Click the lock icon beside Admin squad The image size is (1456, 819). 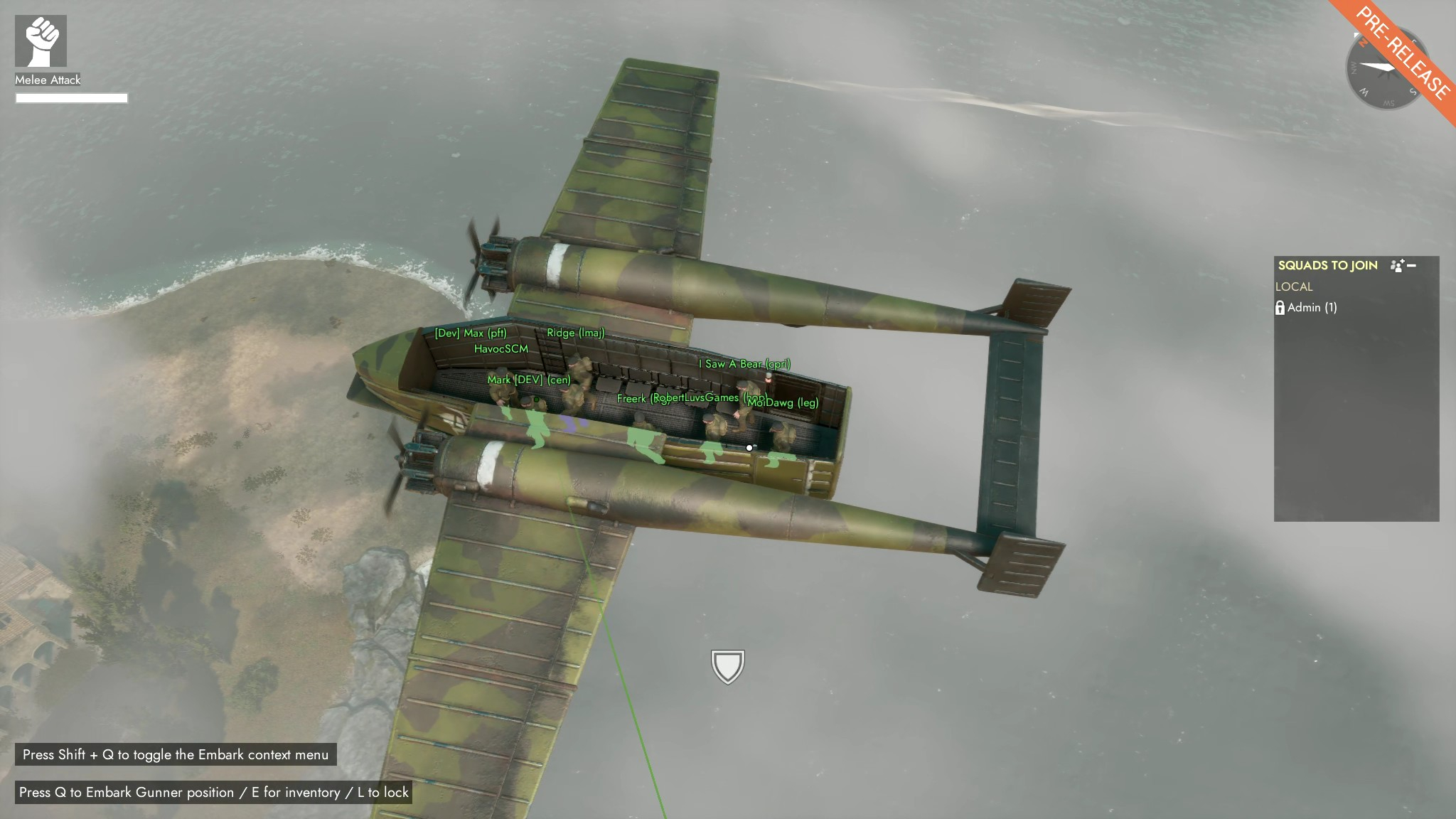[x=1282, y=308]
